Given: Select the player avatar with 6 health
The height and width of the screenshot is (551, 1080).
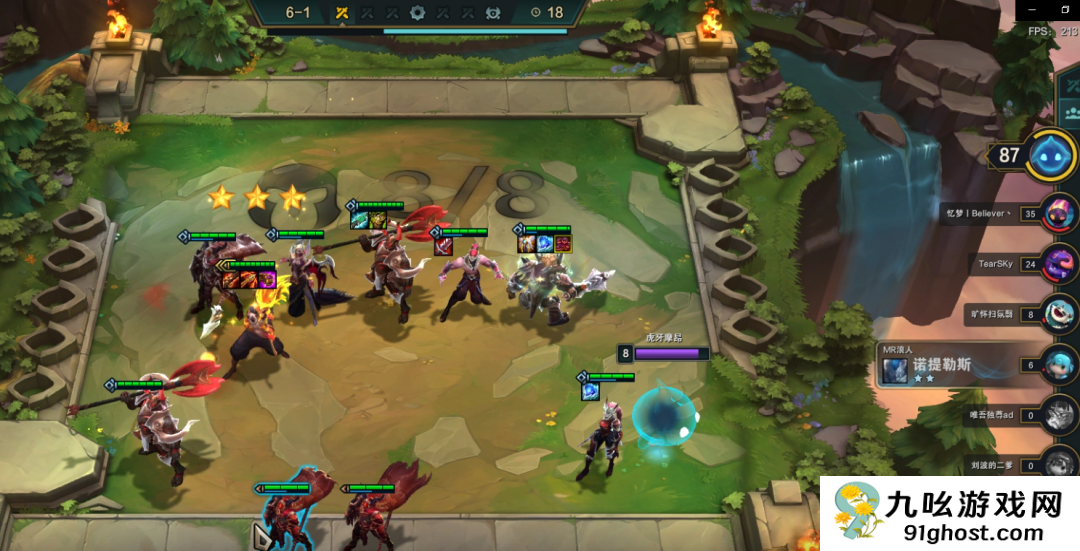Looking at the screenshot, I should (x=1058, y=364).
